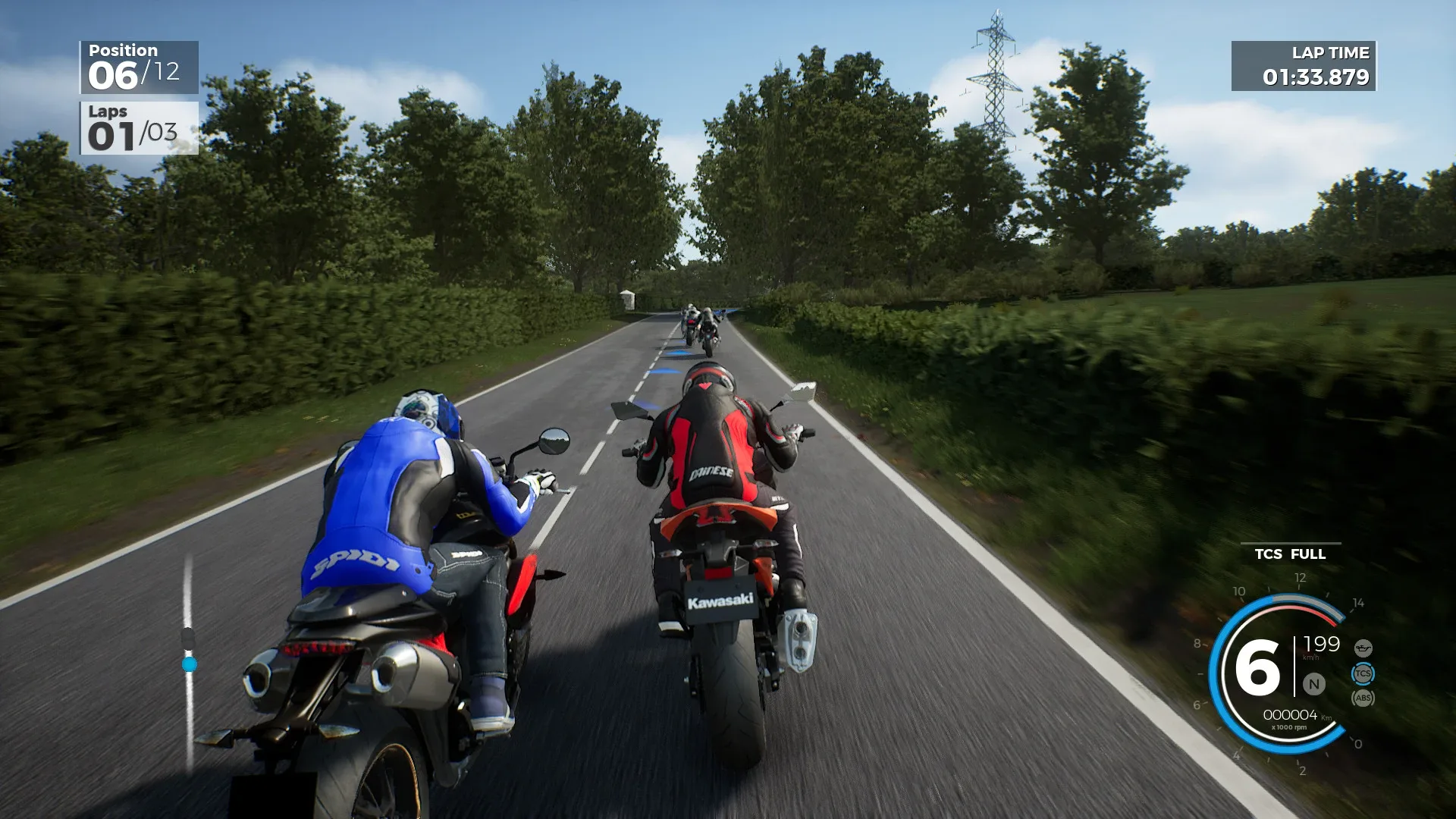Screen dimensions: 1456x819
Task: Click the 000004 Km odometer display
Action: [x=1290, y=716]
